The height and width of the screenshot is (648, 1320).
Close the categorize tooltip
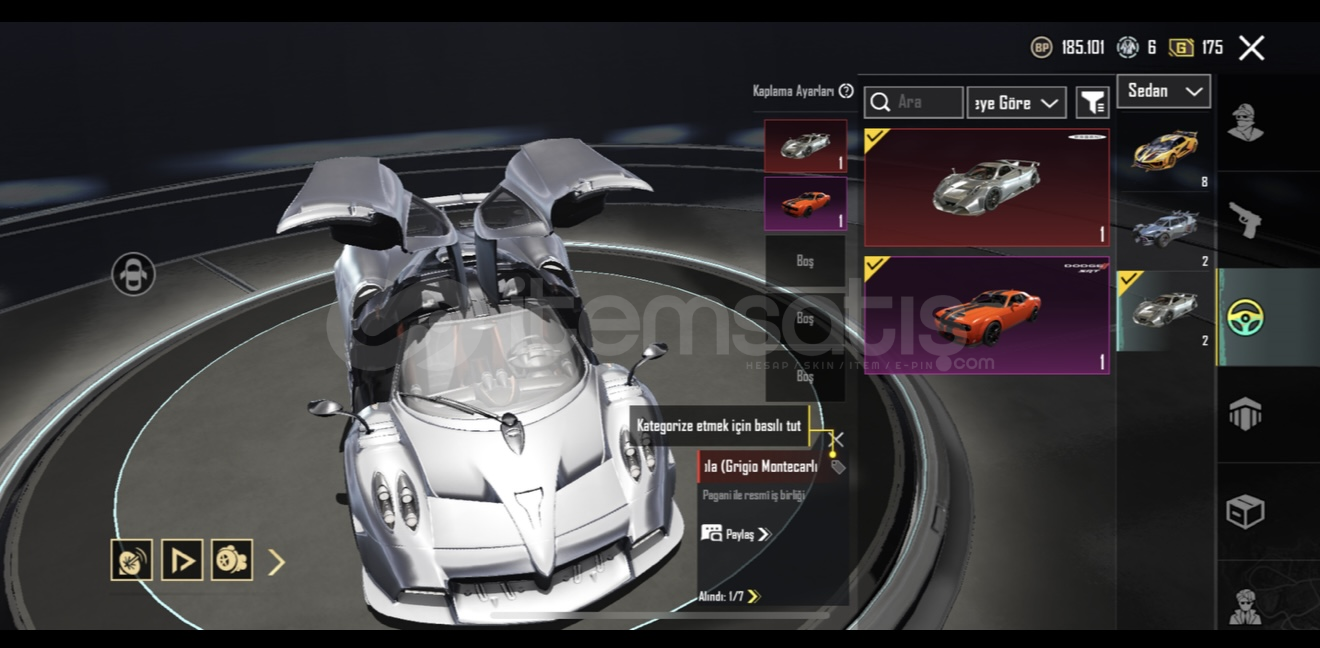point(837,439)
